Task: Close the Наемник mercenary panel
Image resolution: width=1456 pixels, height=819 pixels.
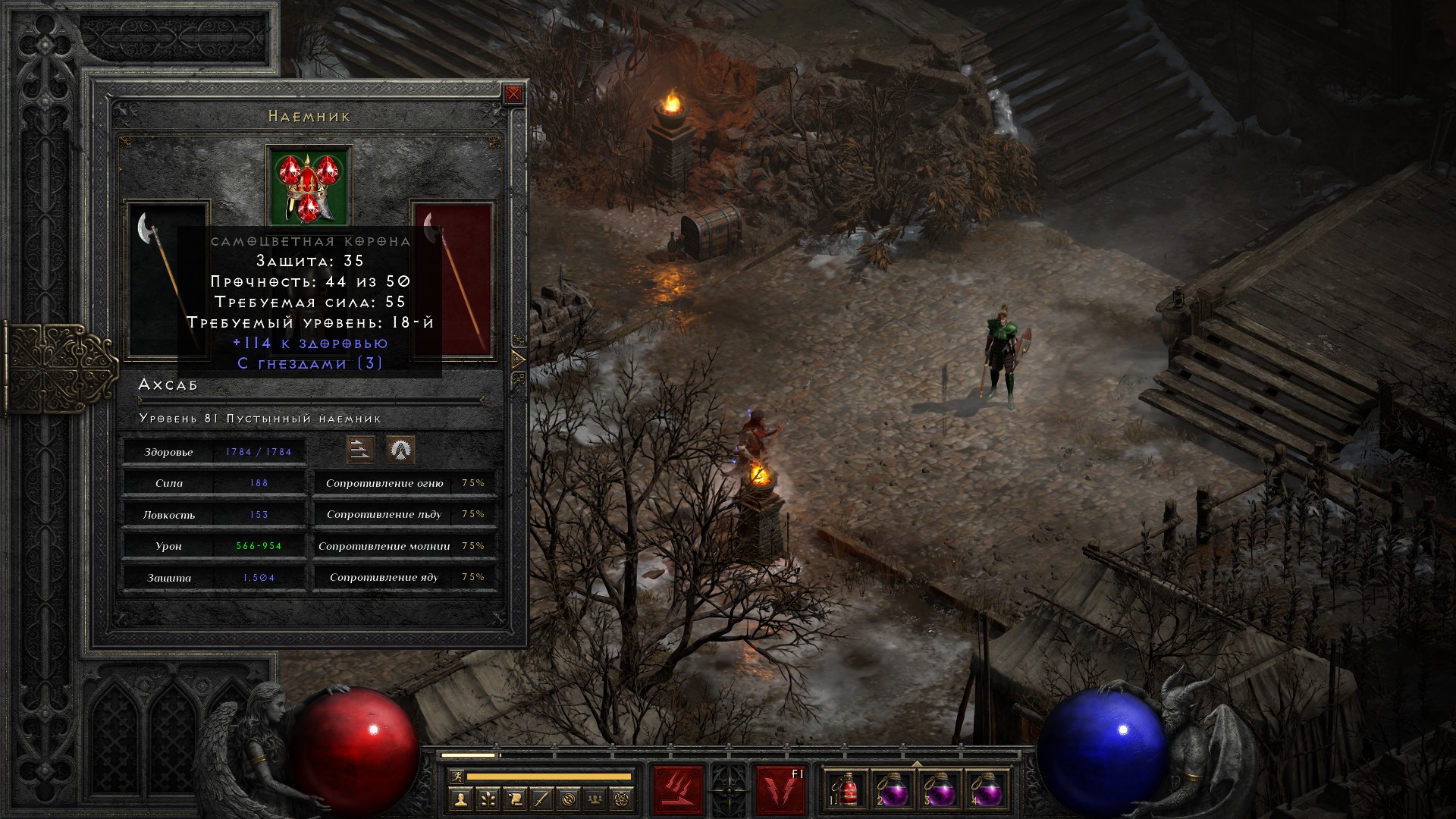Action: pyautogui.click(x=513, y=94)
